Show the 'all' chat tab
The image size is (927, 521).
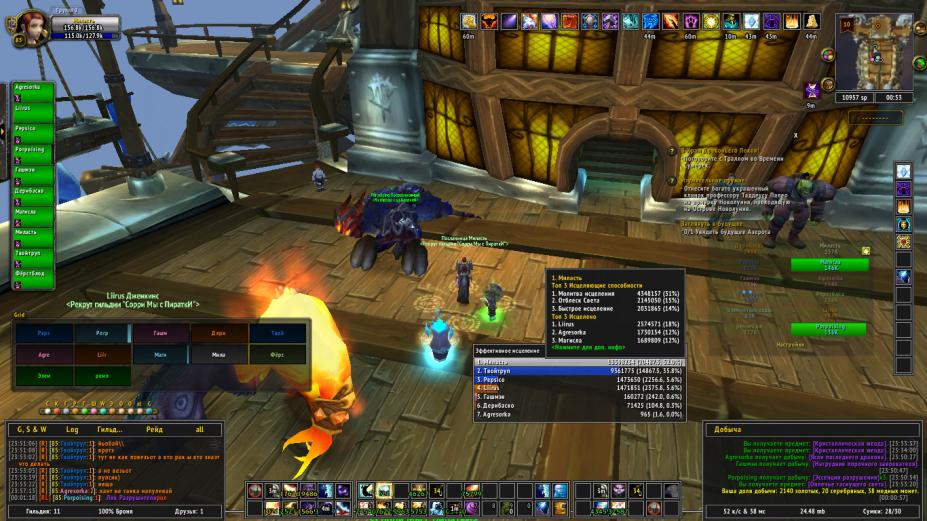(x=198, y=428)
